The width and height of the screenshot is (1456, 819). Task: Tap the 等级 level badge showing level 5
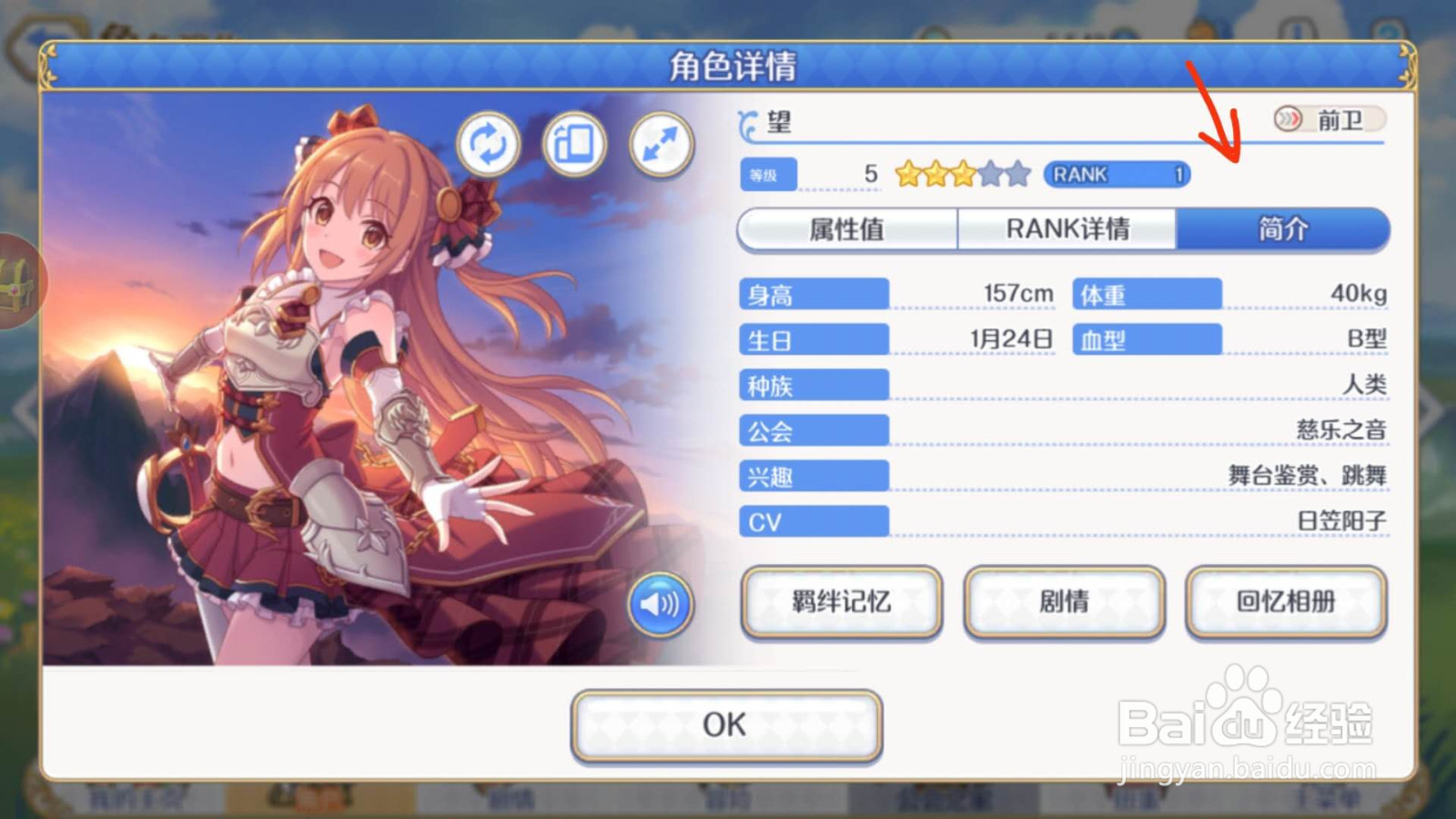[768, 174]
